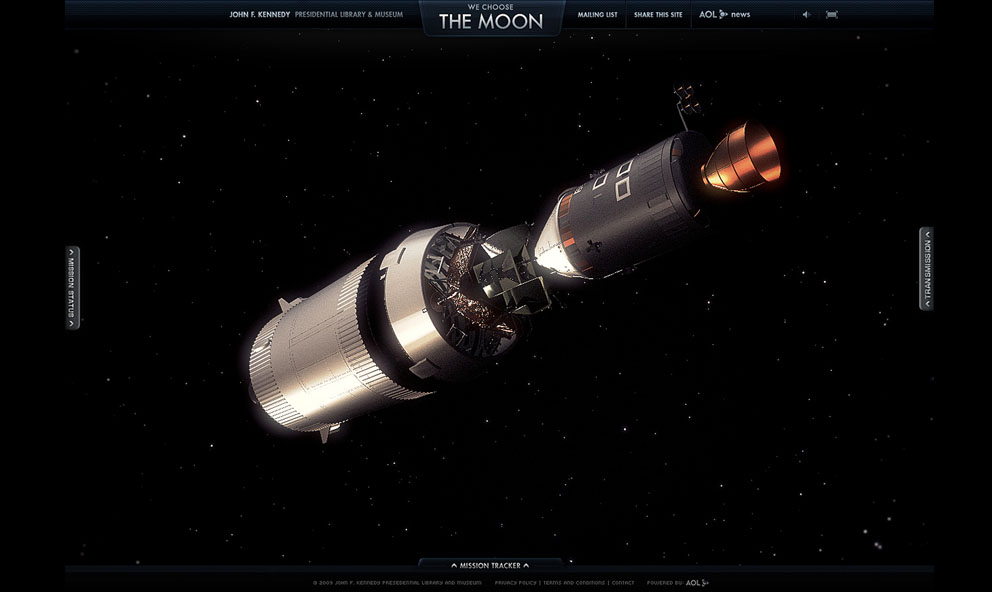
Task: Open Terms and Conditions
Action: (x=574, y=582)
